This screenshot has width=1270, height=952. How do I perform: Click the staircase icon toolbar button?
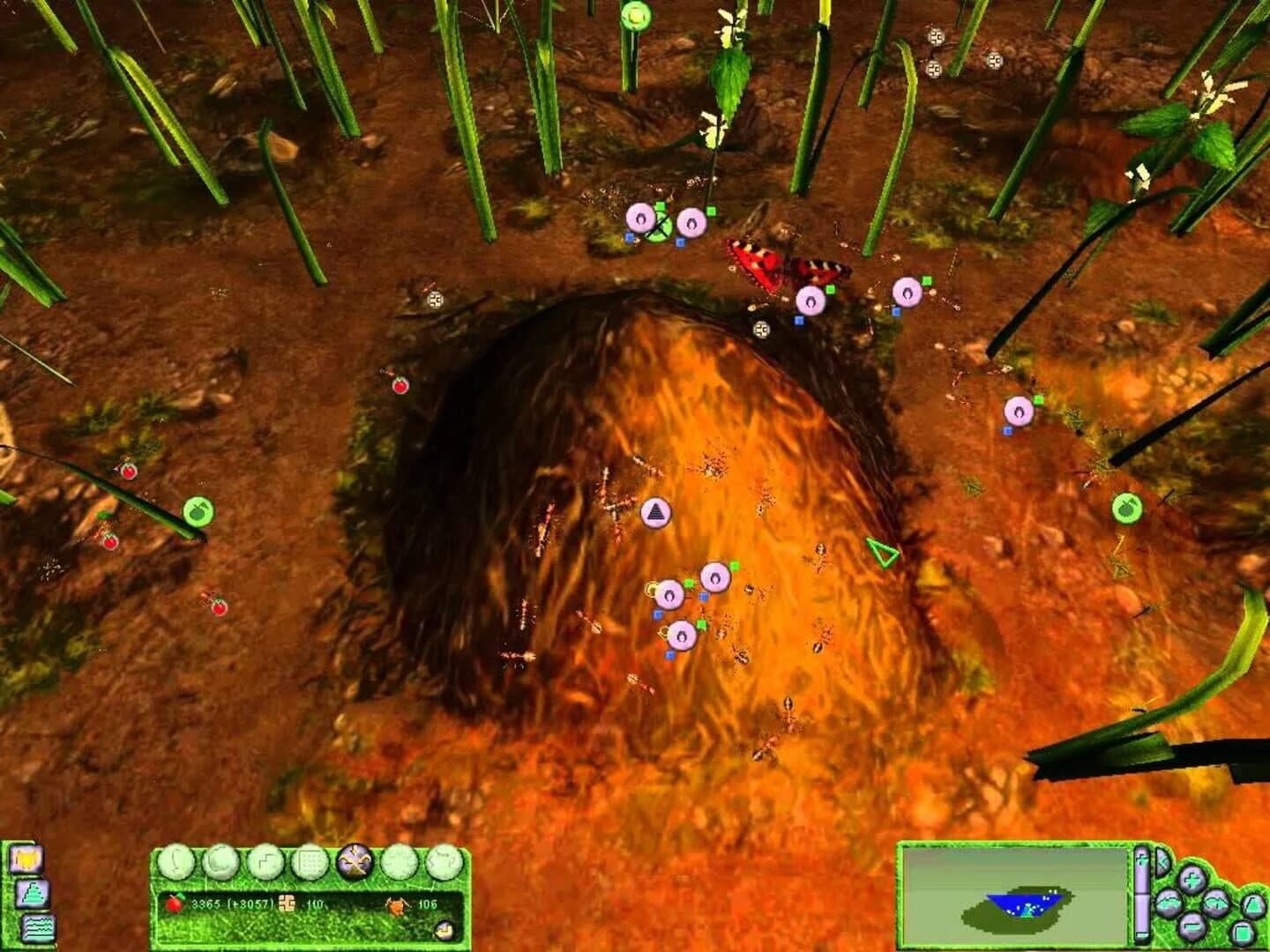coord(267,862)
